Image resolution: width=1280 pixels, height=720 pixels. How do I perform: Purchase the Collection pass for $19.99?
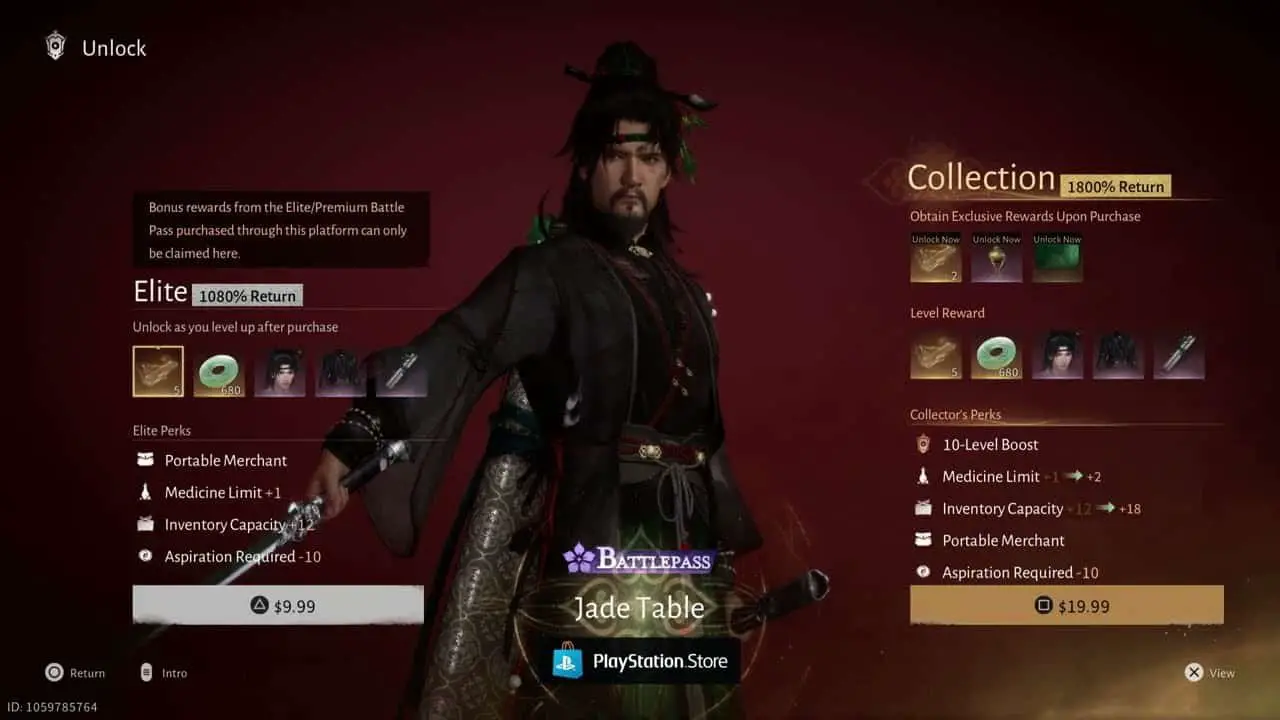coord(1066,605)
